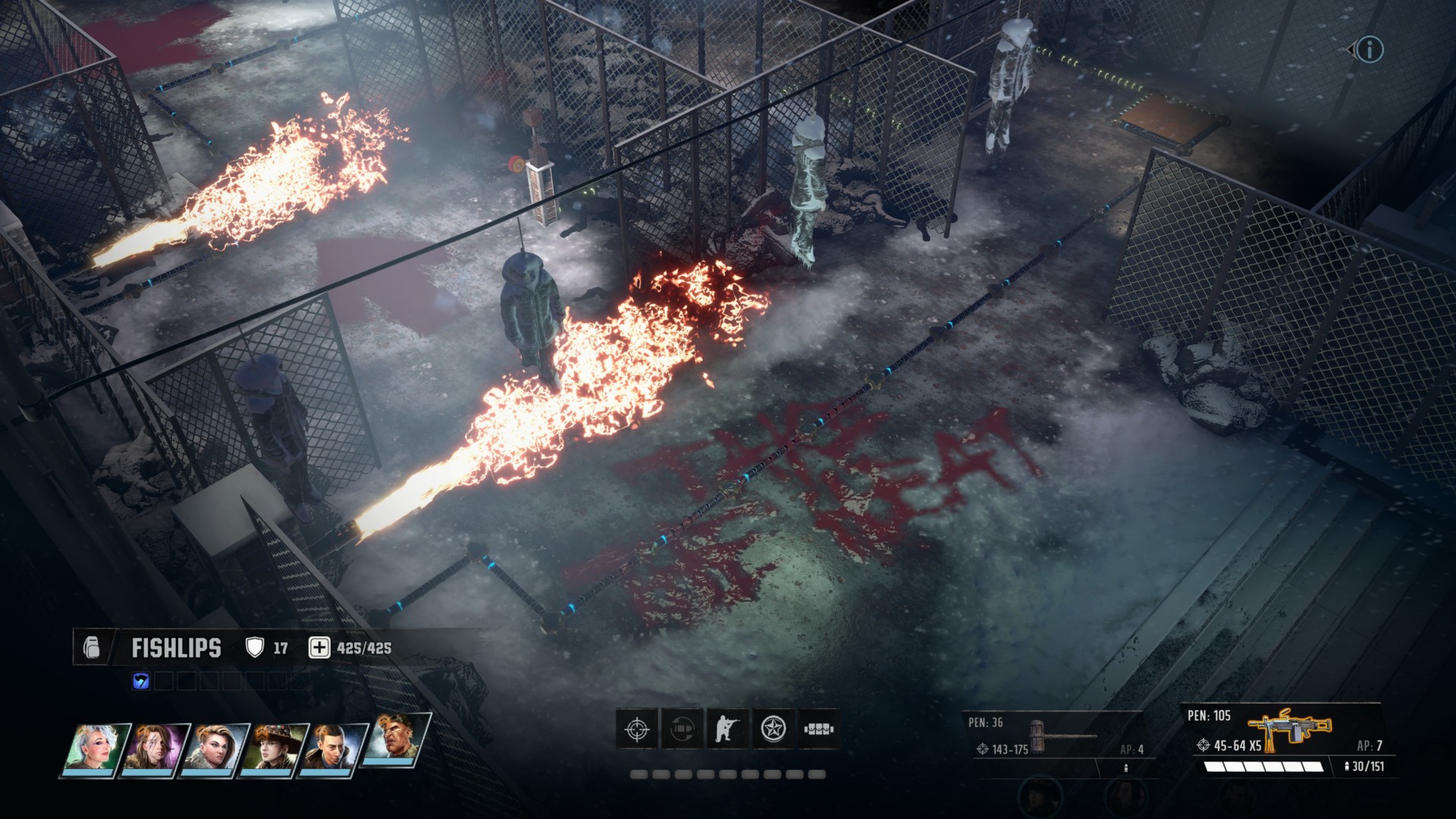
Task: Select the blonde woman in fur collar portrait
Action: click(x=217, y=748)
